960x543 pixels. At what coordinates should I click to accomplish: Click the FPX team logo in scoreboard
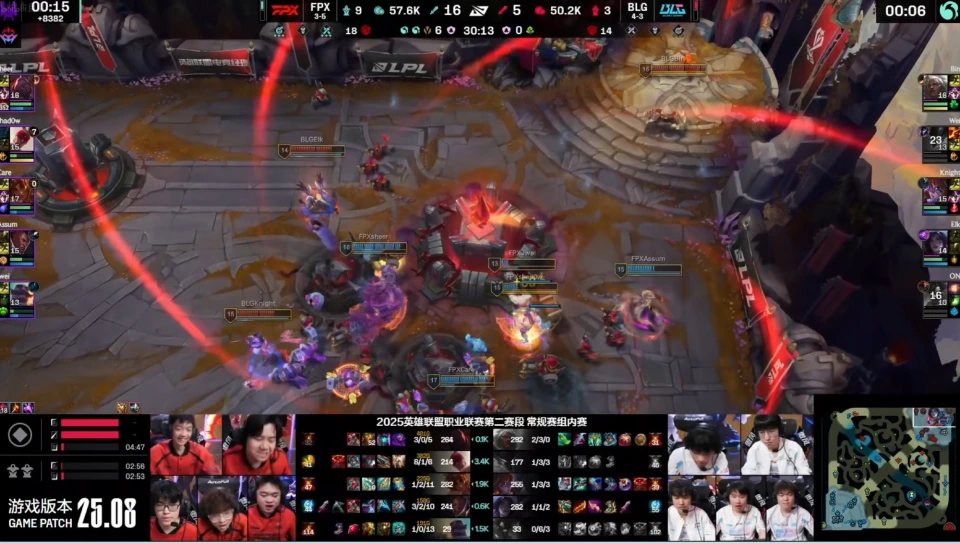285,11
